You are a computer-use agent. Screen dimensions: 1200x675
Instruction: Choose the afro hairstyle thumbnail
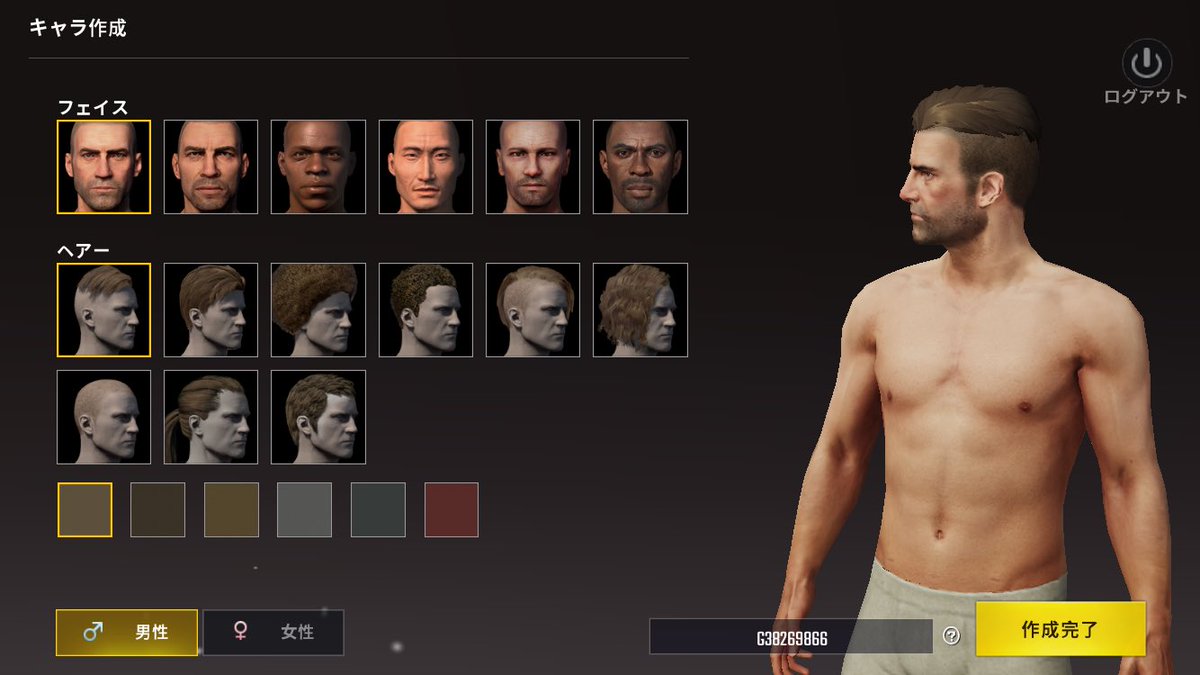(x=318, y=310)
